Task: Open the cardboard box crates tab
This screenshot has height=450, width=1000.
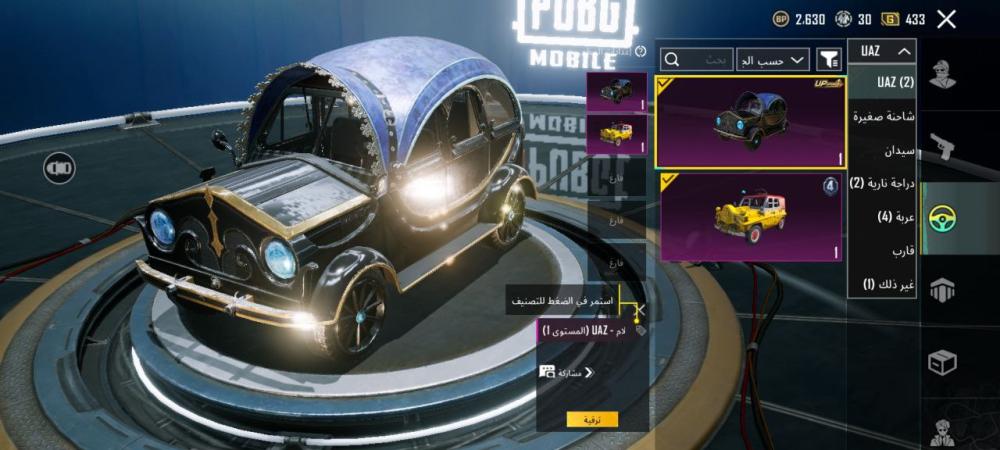Action: [942, 361]
